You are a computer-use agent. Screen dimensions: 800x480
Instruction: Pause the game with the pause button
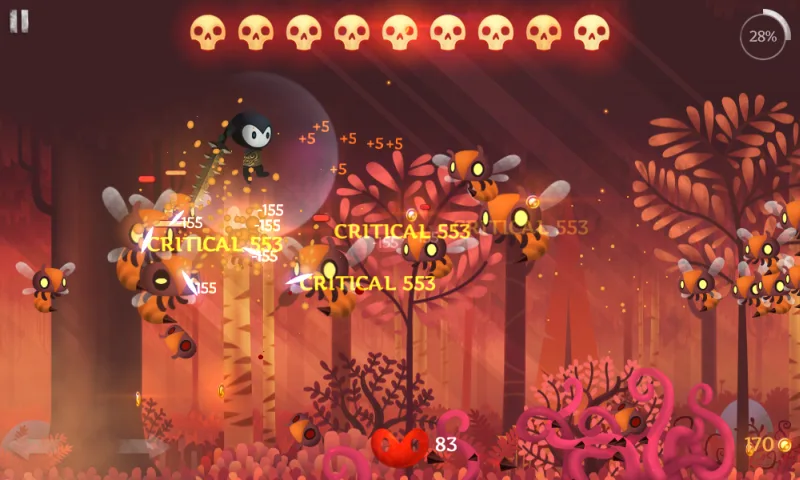tap(19, 22)
